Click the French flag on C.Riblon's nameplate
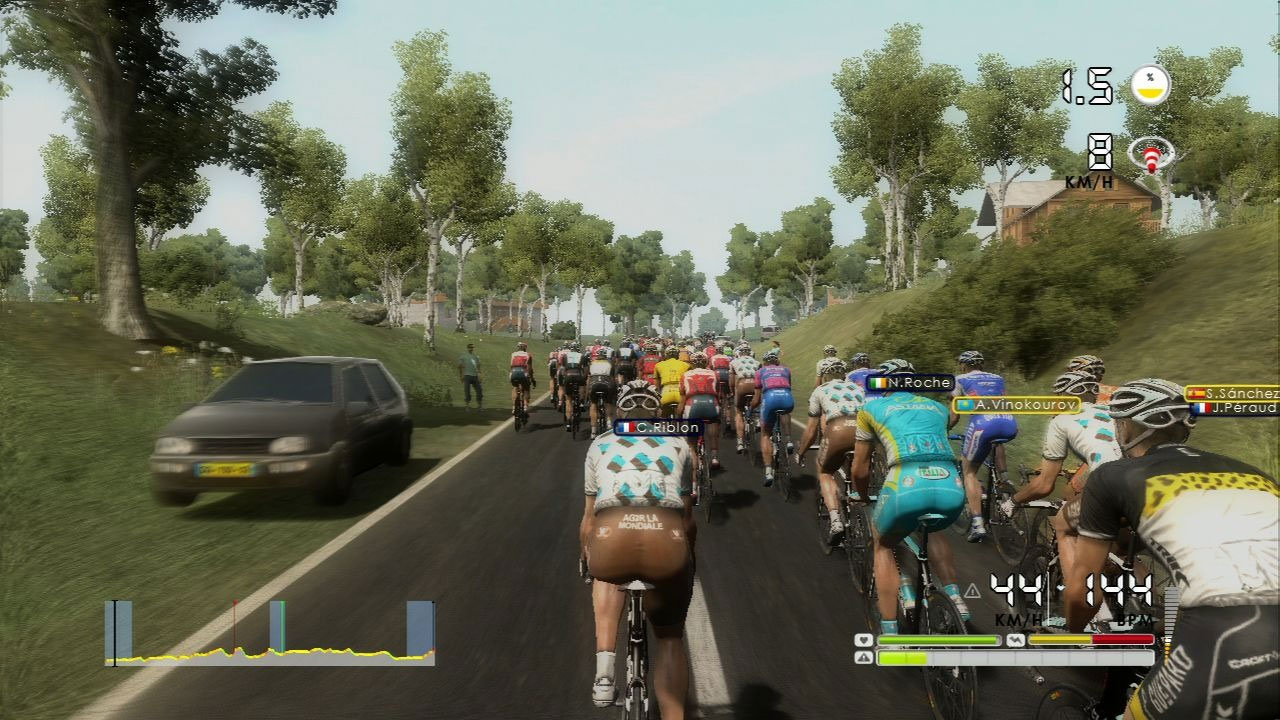This screenshot has width=1280, height=720. click(x=625, y=428)
